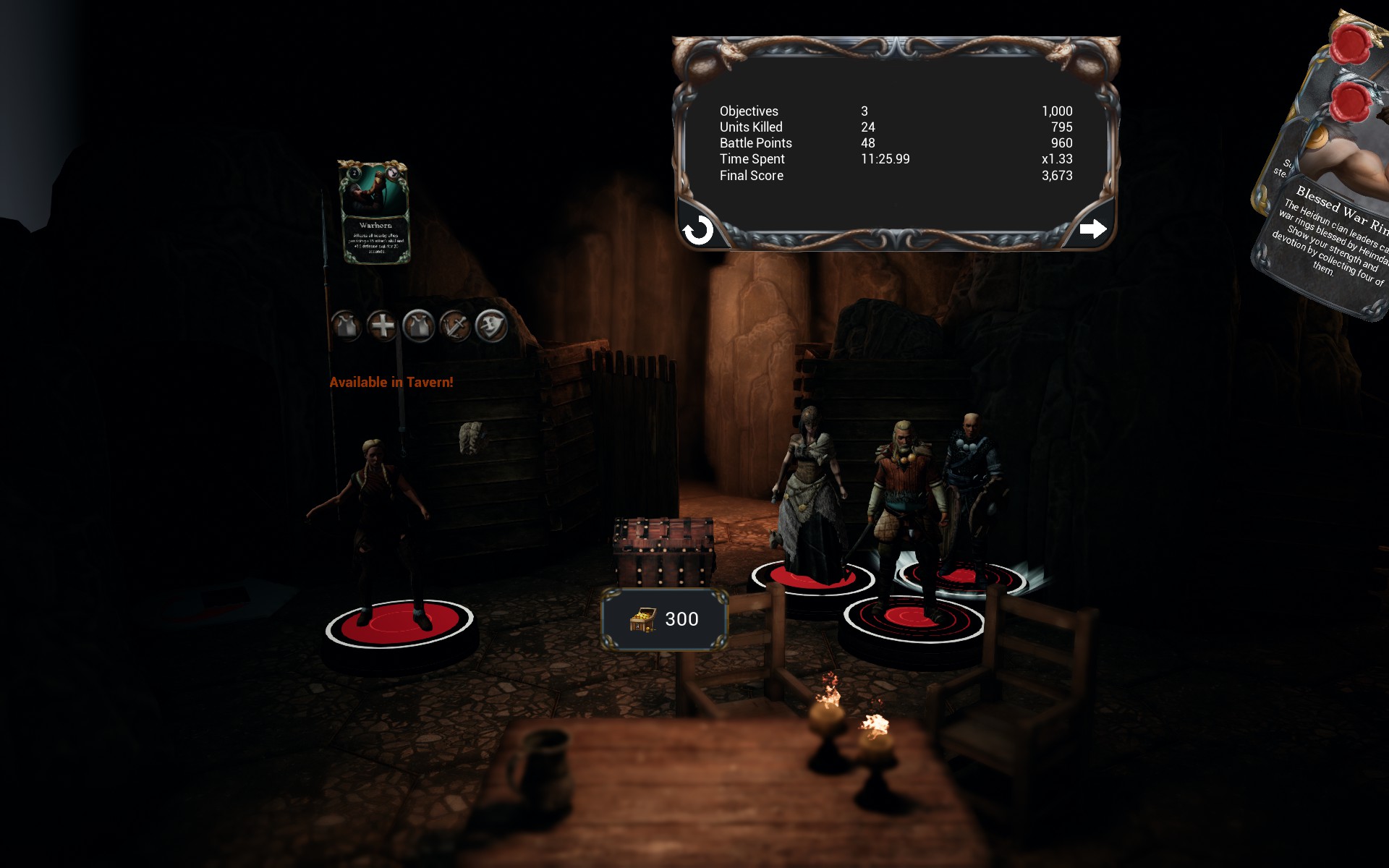The height and width of the screenshot is (868, 1389).
Task: Click the circular replay arrow button
Action: coord(698,231)
